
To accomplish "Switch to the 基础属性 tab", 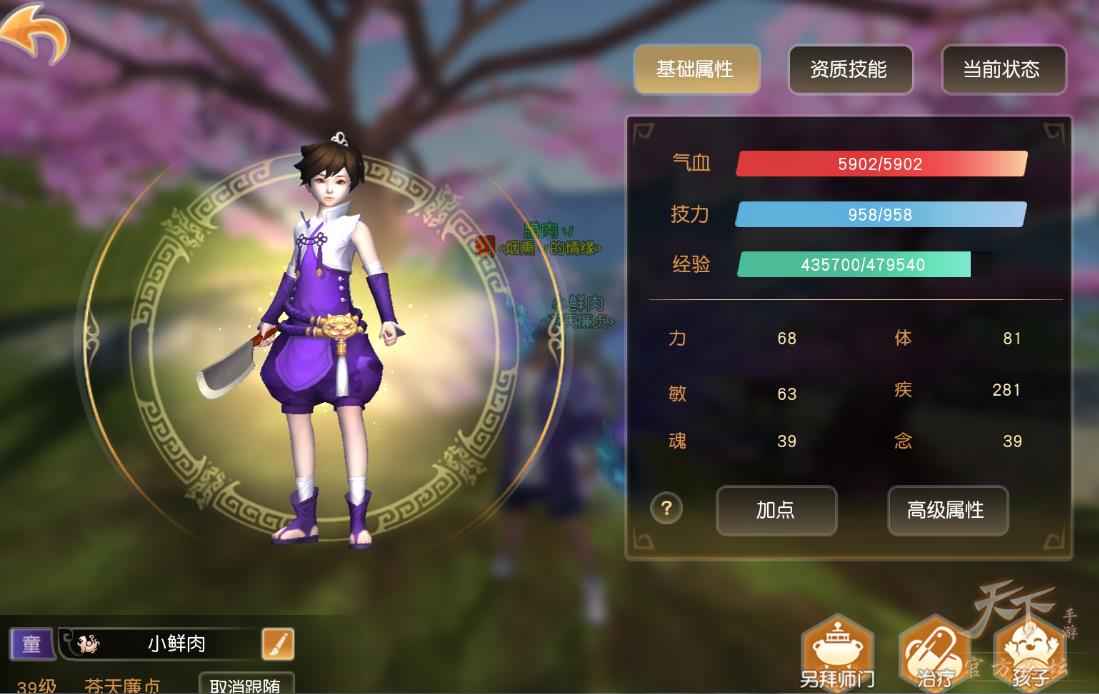I will pyautogui.click(x=695, y=70).
